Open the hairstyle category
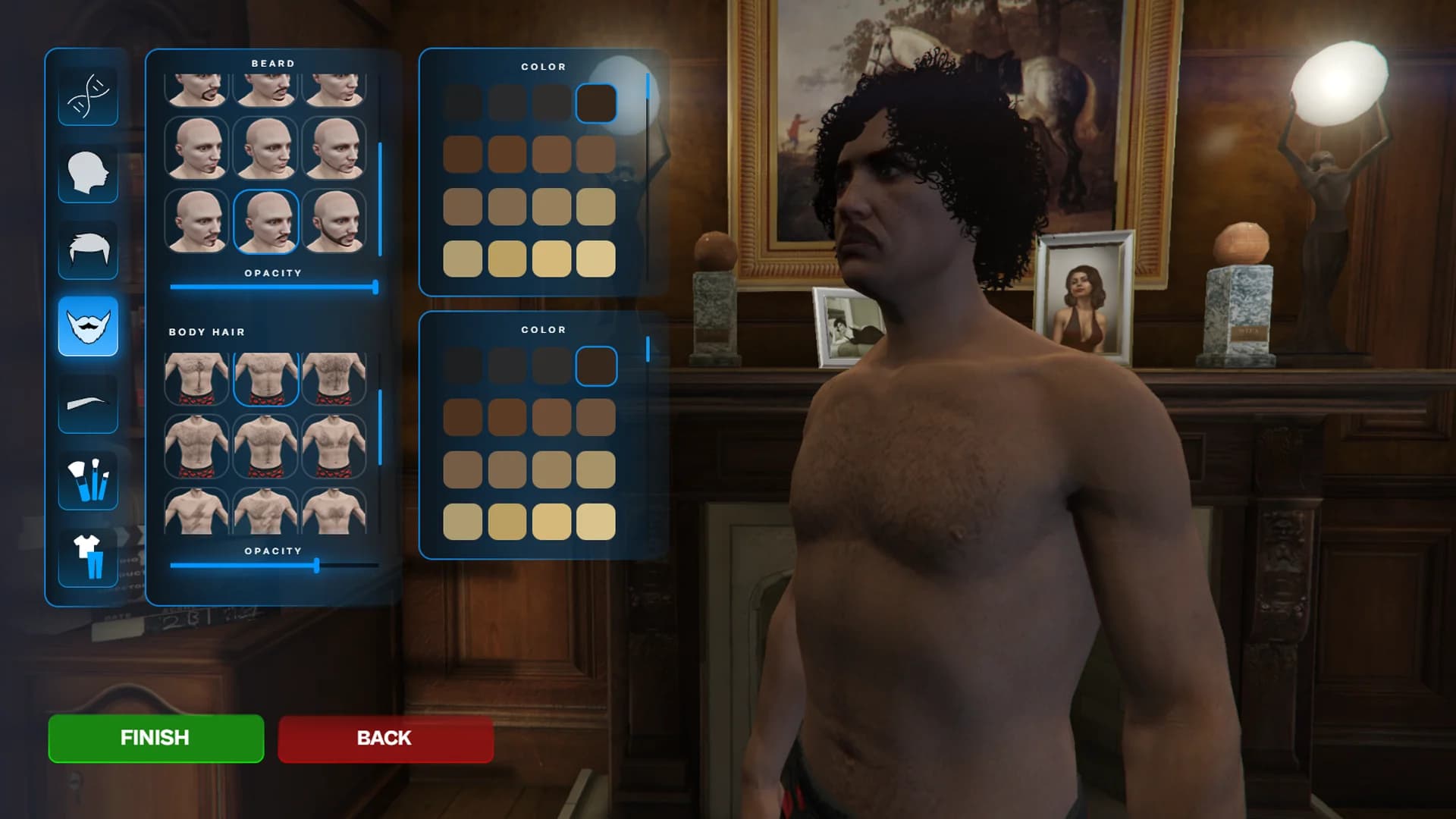Image resolution: width=1456 pixels, height=819 pixels. point(88,249)
